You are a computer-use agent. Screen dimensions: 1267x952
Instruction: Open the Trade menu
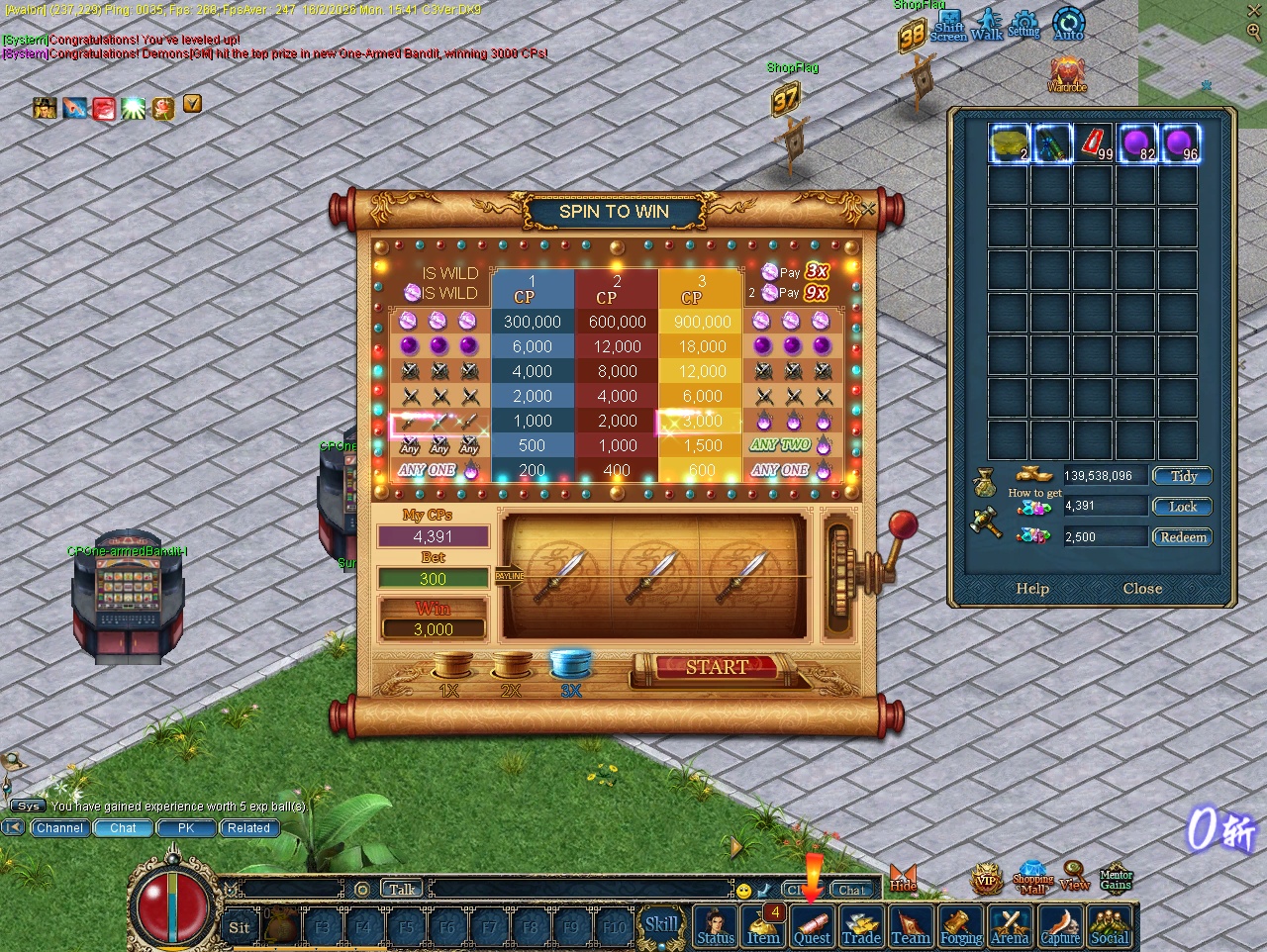pos(861,926)
